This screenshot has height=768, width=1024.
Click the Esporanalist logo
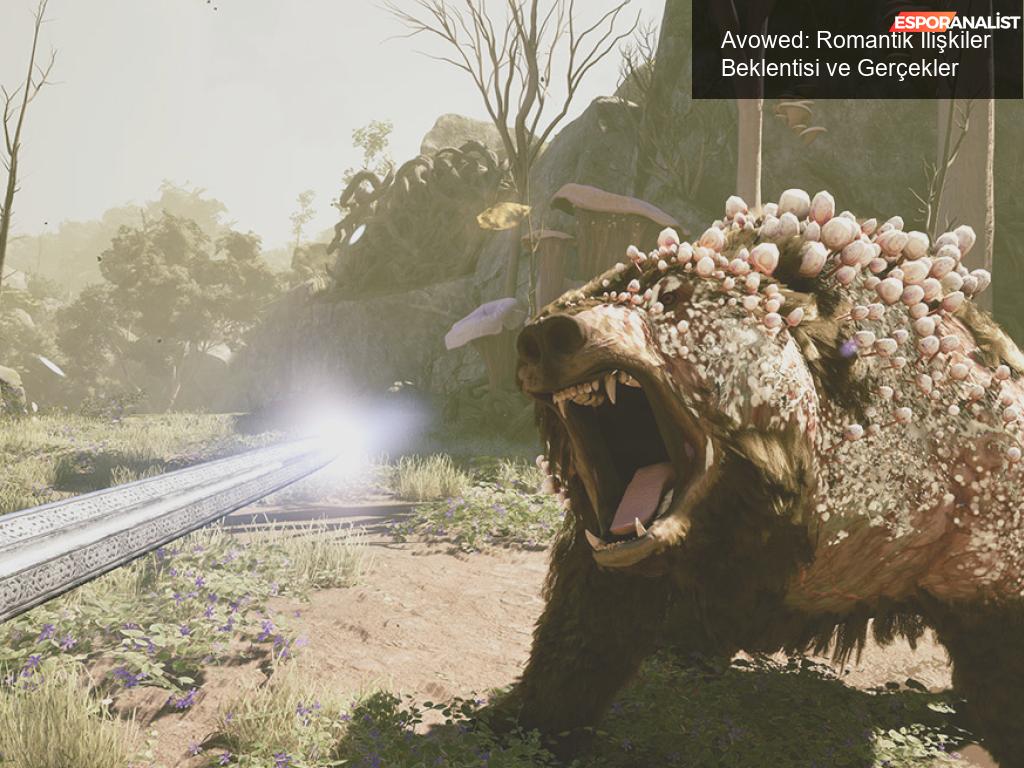coord(955,21)
